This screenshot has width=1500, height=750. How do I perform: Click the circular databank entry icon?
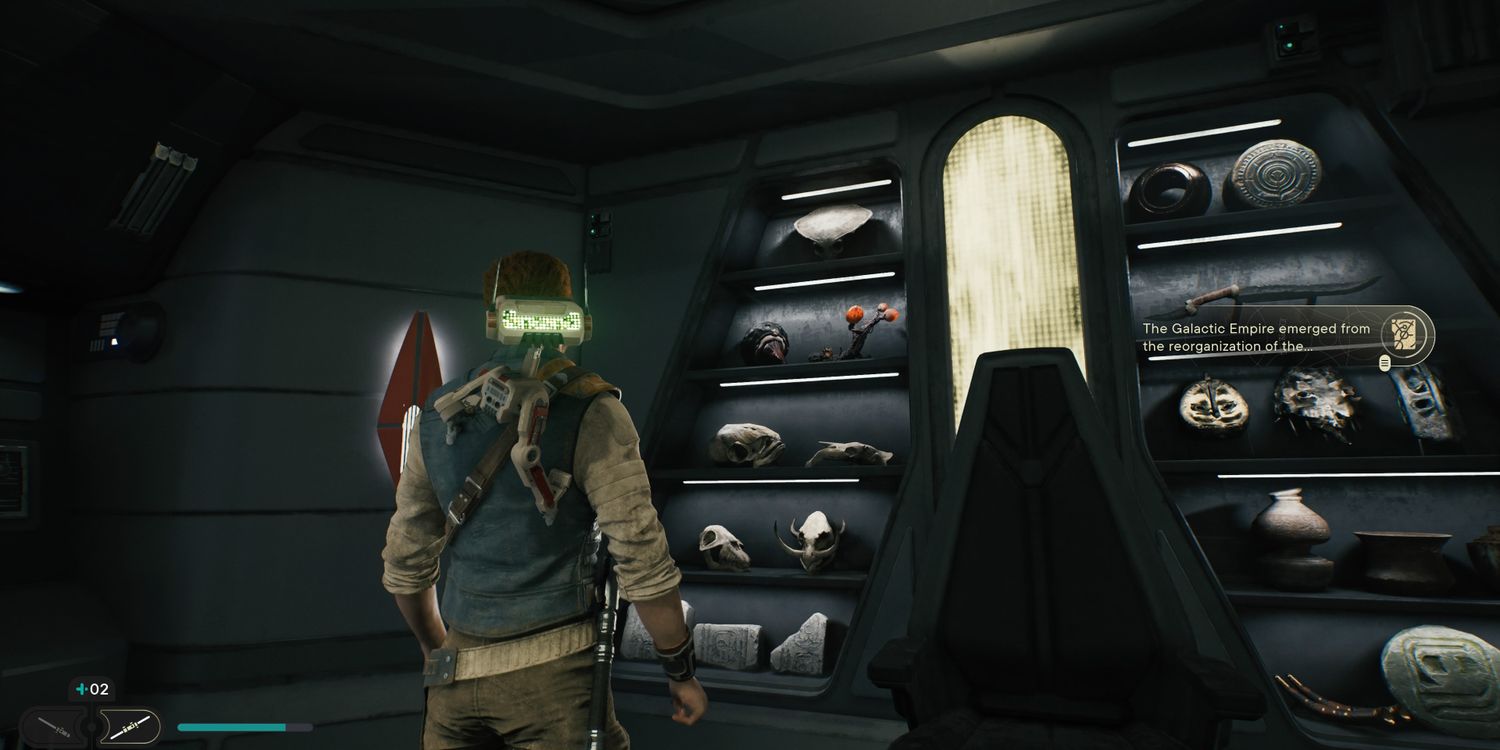click(1405, 334)
